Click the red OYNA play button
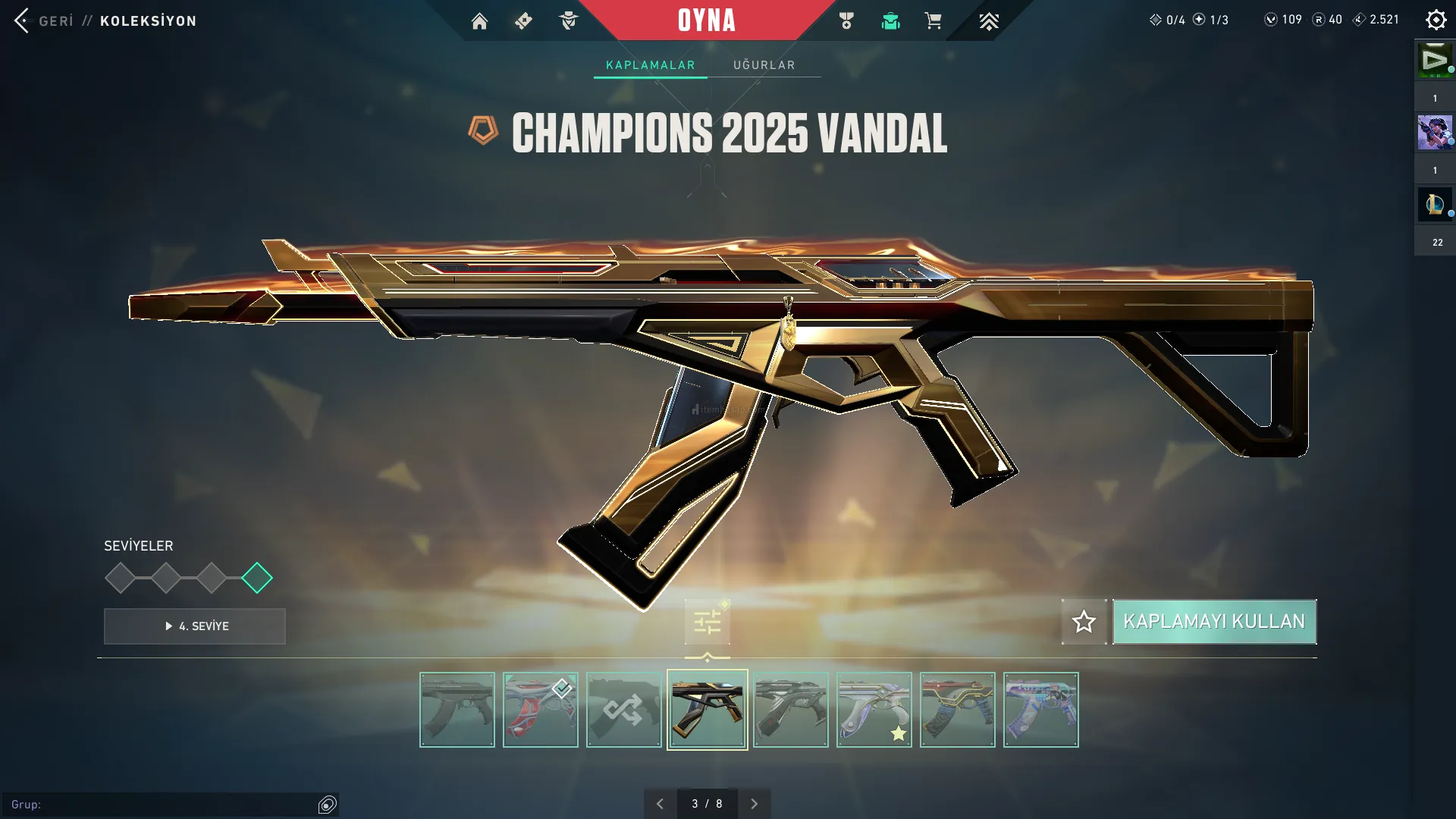 [706, 20]
